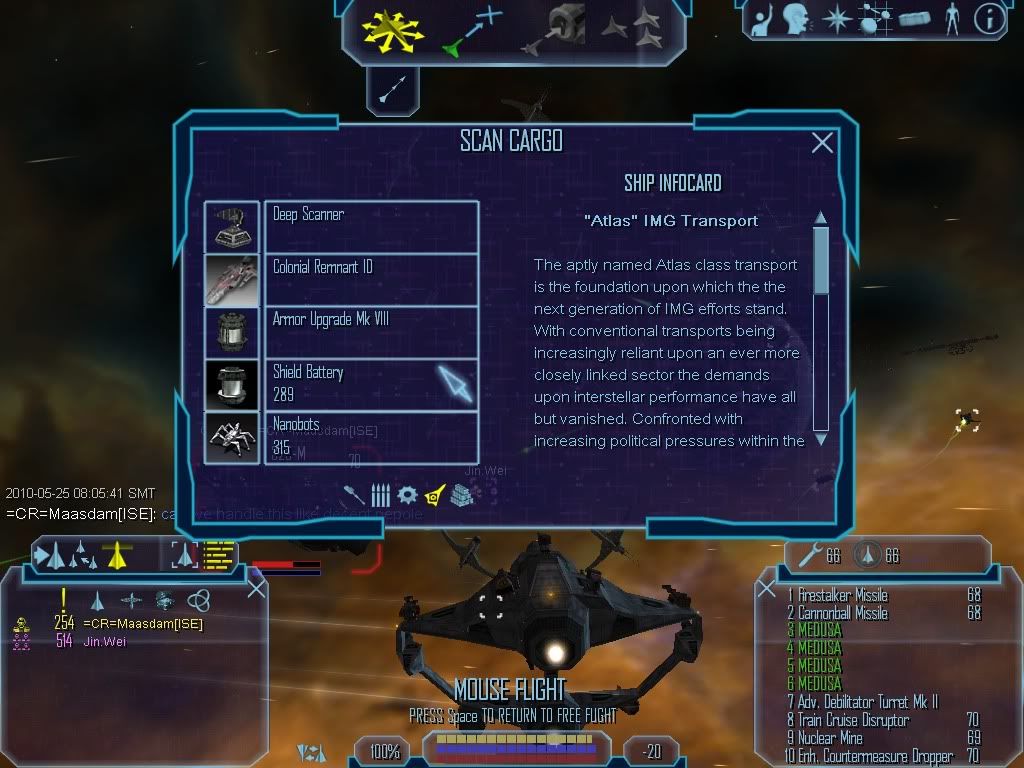Viewport: 1024px width, 768px height.
Task: Activate the Go To maneuver icon
Action: point(471,30)
